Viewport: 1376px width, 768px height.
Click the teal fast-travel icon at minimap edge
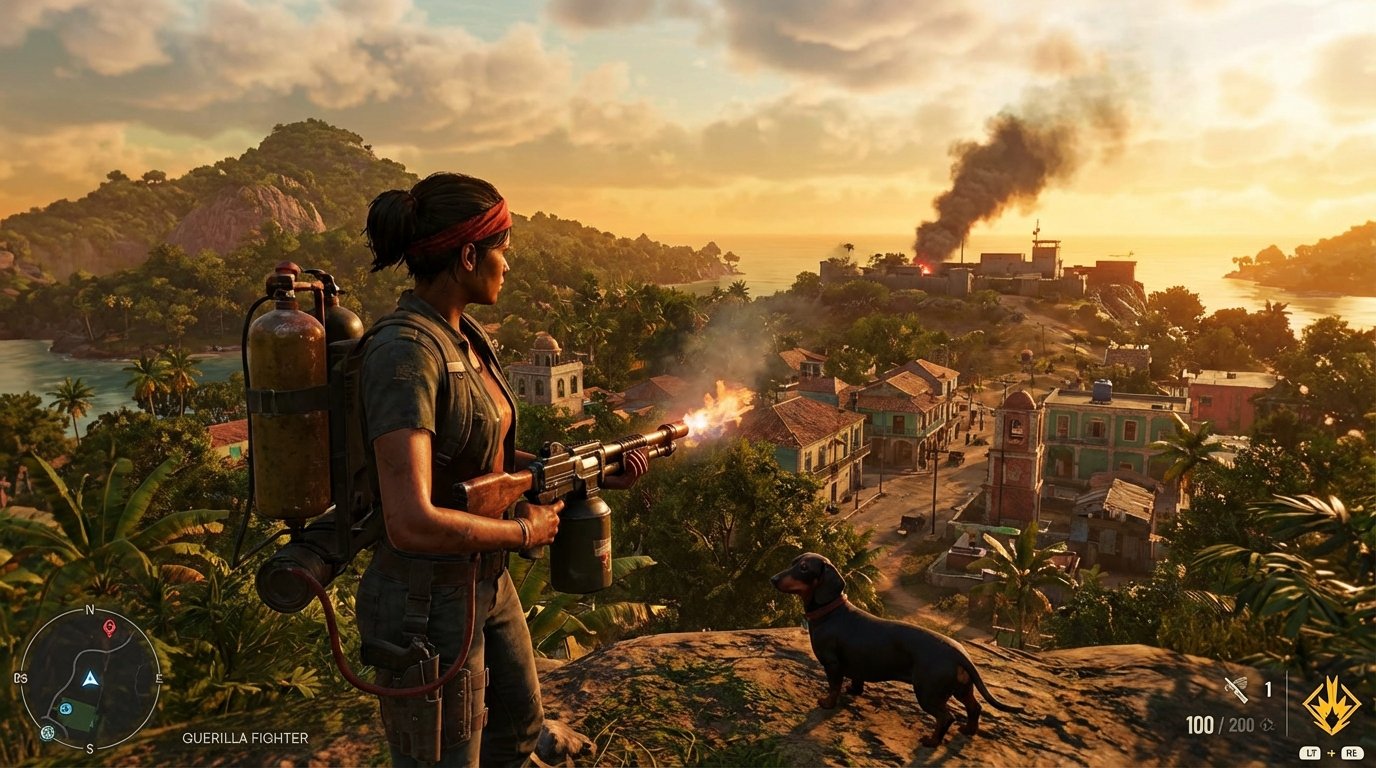pyautogui.click(x=47, y=733)
